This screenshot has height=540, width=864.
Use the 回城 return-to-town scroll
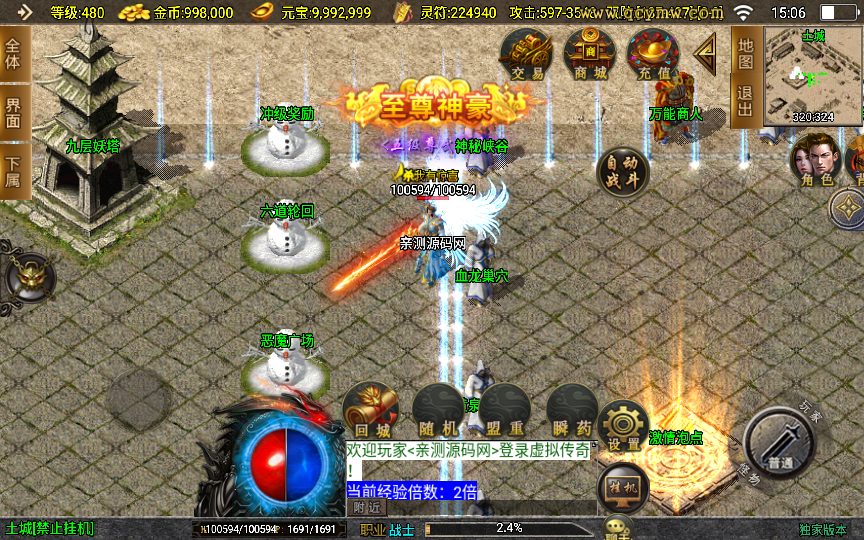pyautogui.click(x=370, y=410)
